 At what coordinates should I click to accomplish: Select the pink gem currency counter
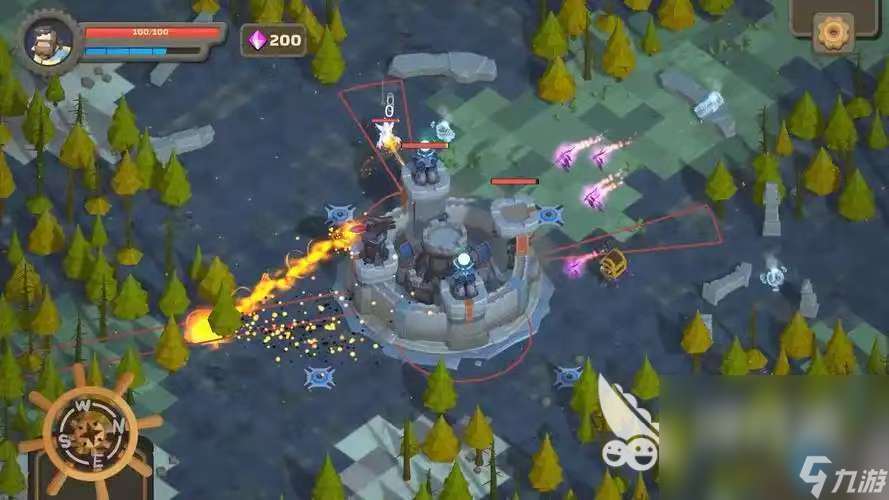click(274, 40)
